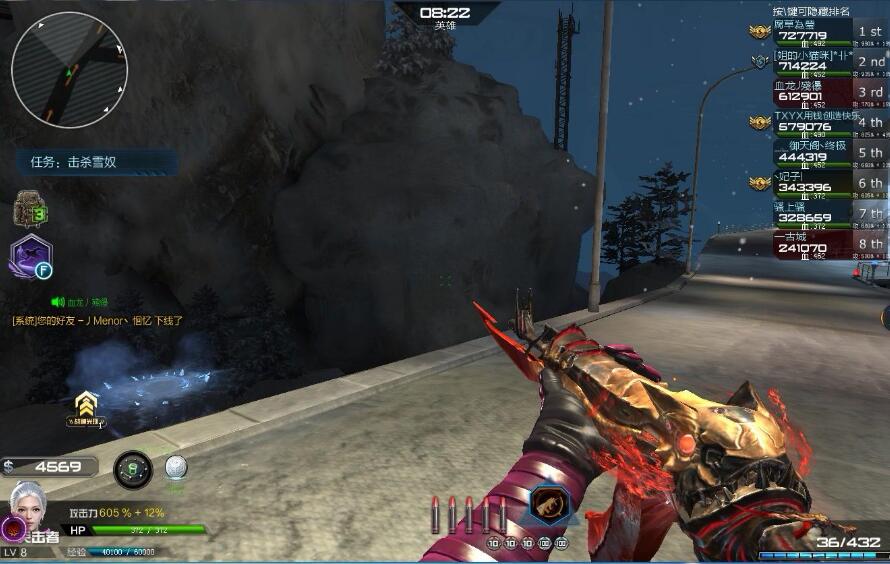Select the green-ringed round gauge icon

point(132,468)
